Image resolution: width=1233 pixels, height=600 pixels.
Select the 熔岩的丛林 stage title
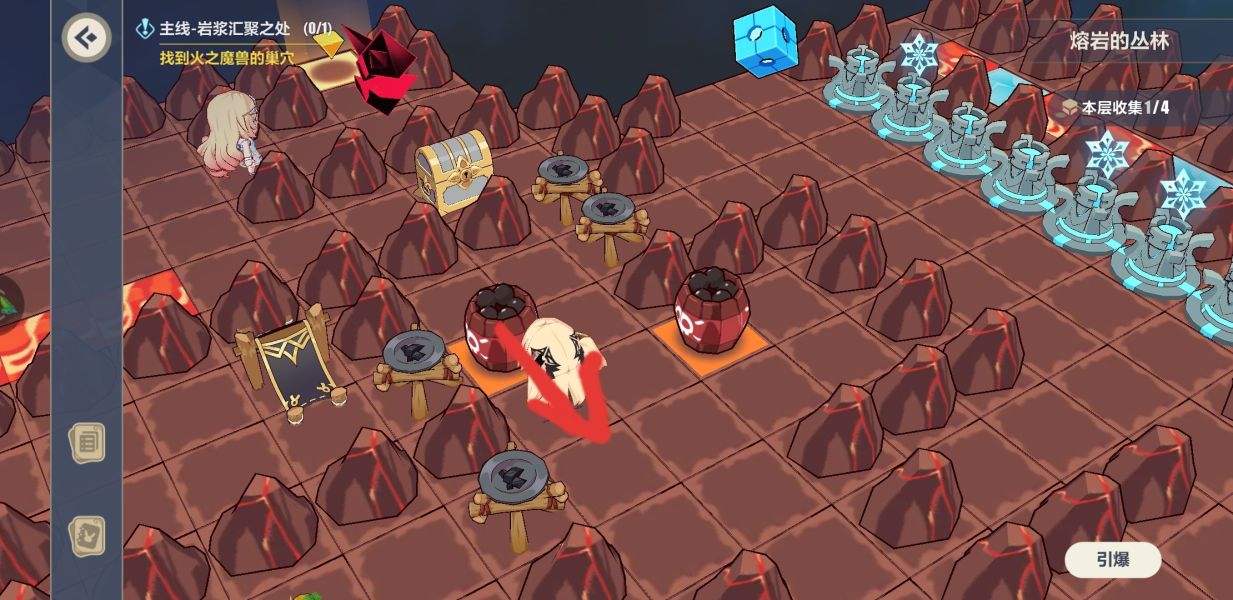pyautogui.click(x=1118, y=43)
